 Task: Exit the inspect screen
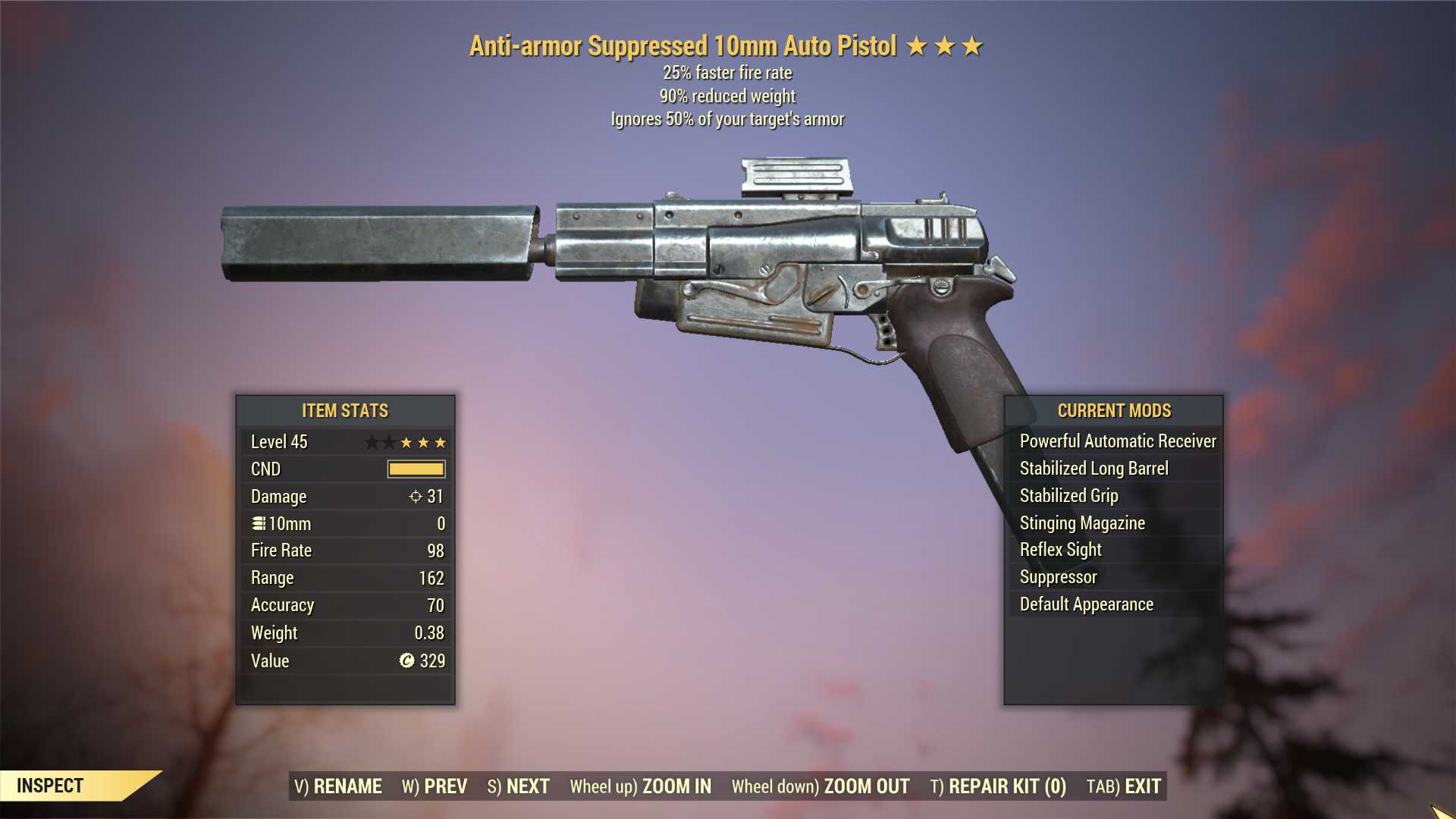(1124, 786)
